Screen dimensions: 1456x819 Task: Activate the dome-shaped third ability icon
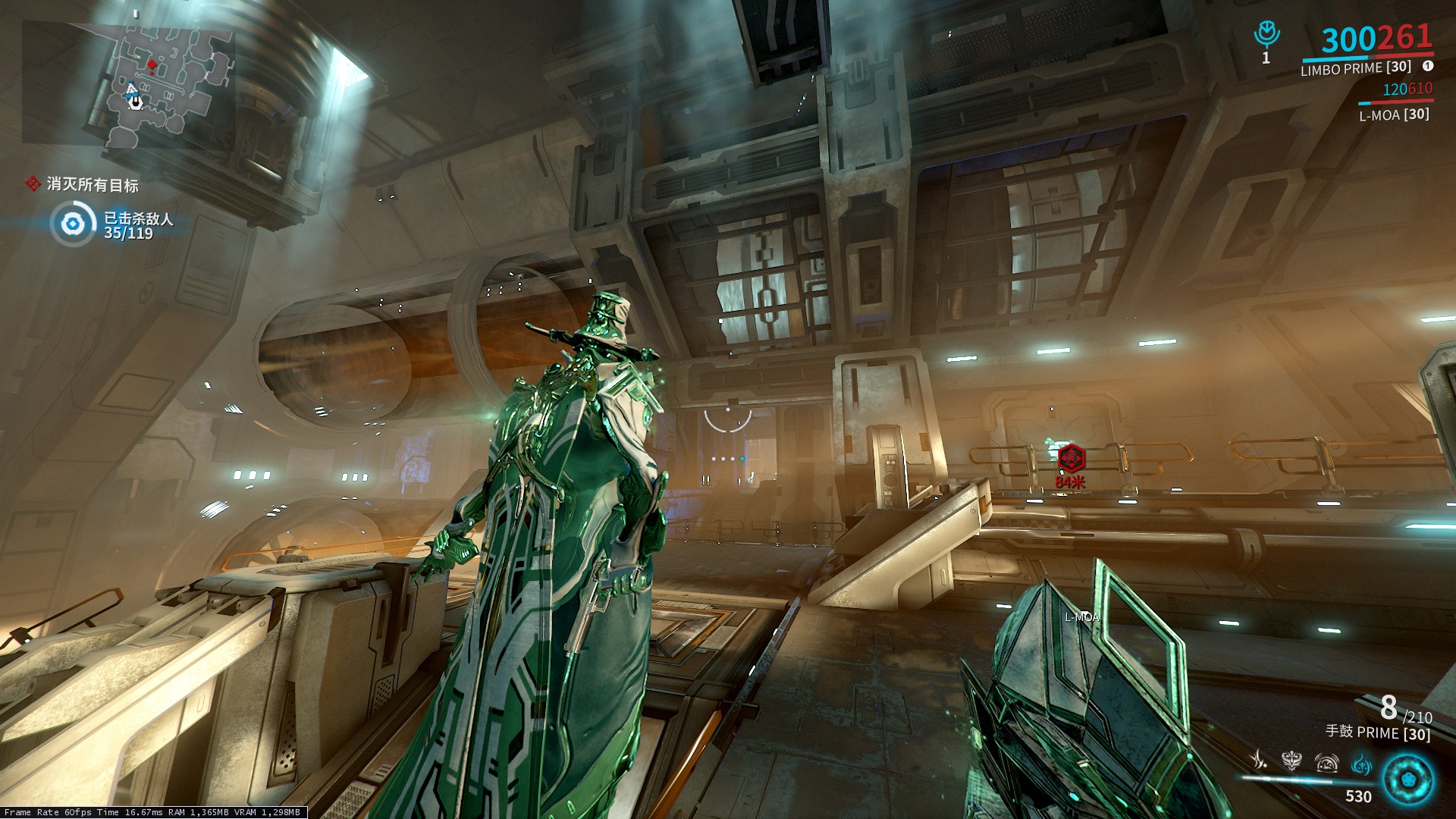(1326, 761)
